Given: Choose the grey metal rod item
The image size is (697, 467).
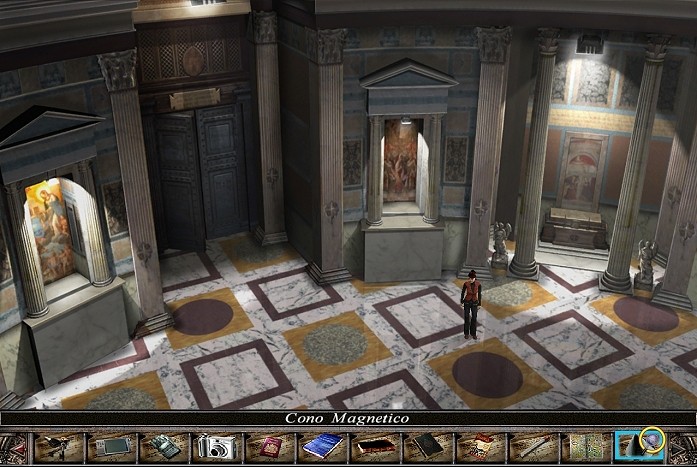Looking at the screenshot, I should [x=533, y=446].
